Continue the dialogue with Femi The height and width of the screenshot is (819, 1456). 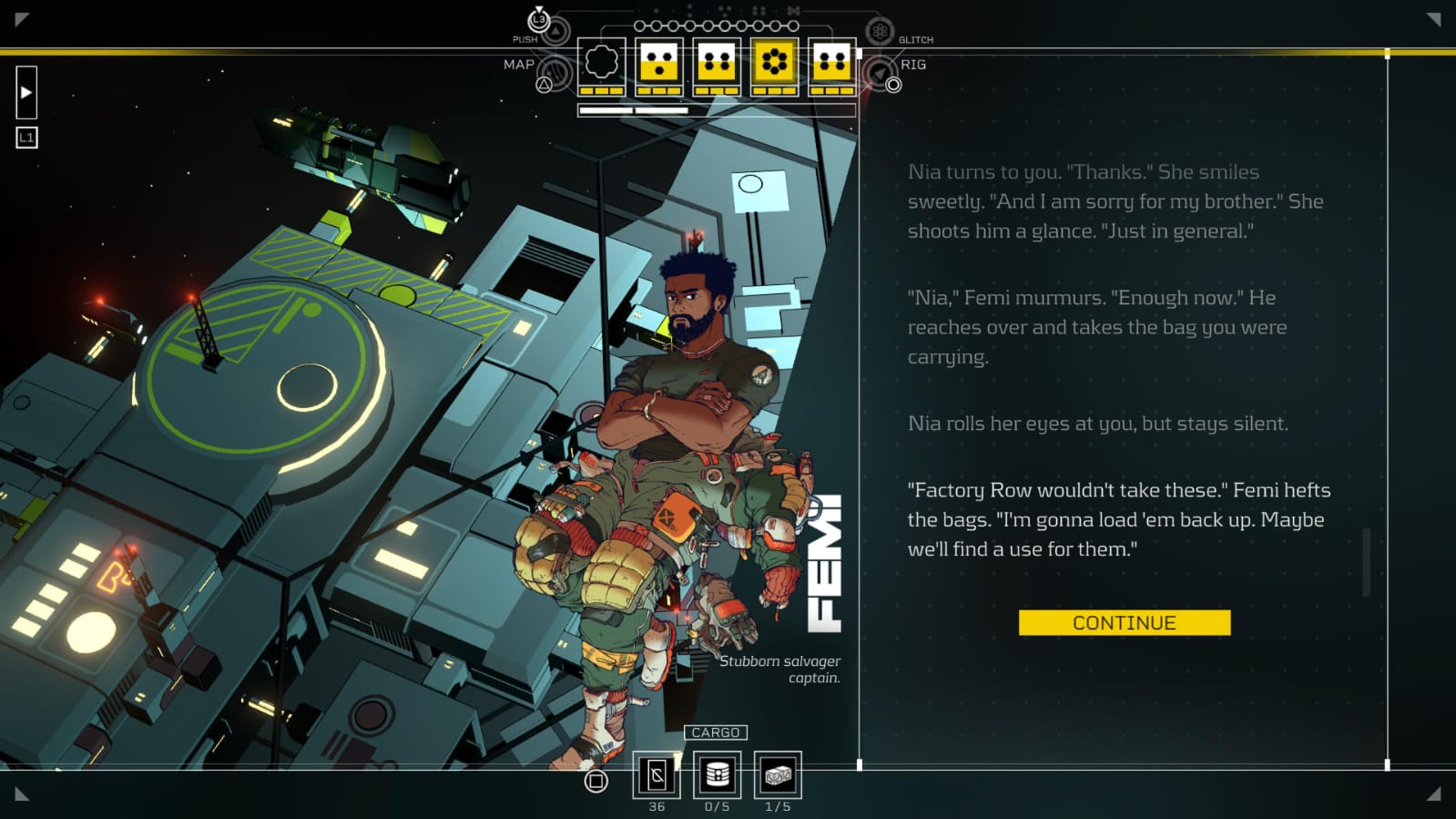coord(1124,622)
